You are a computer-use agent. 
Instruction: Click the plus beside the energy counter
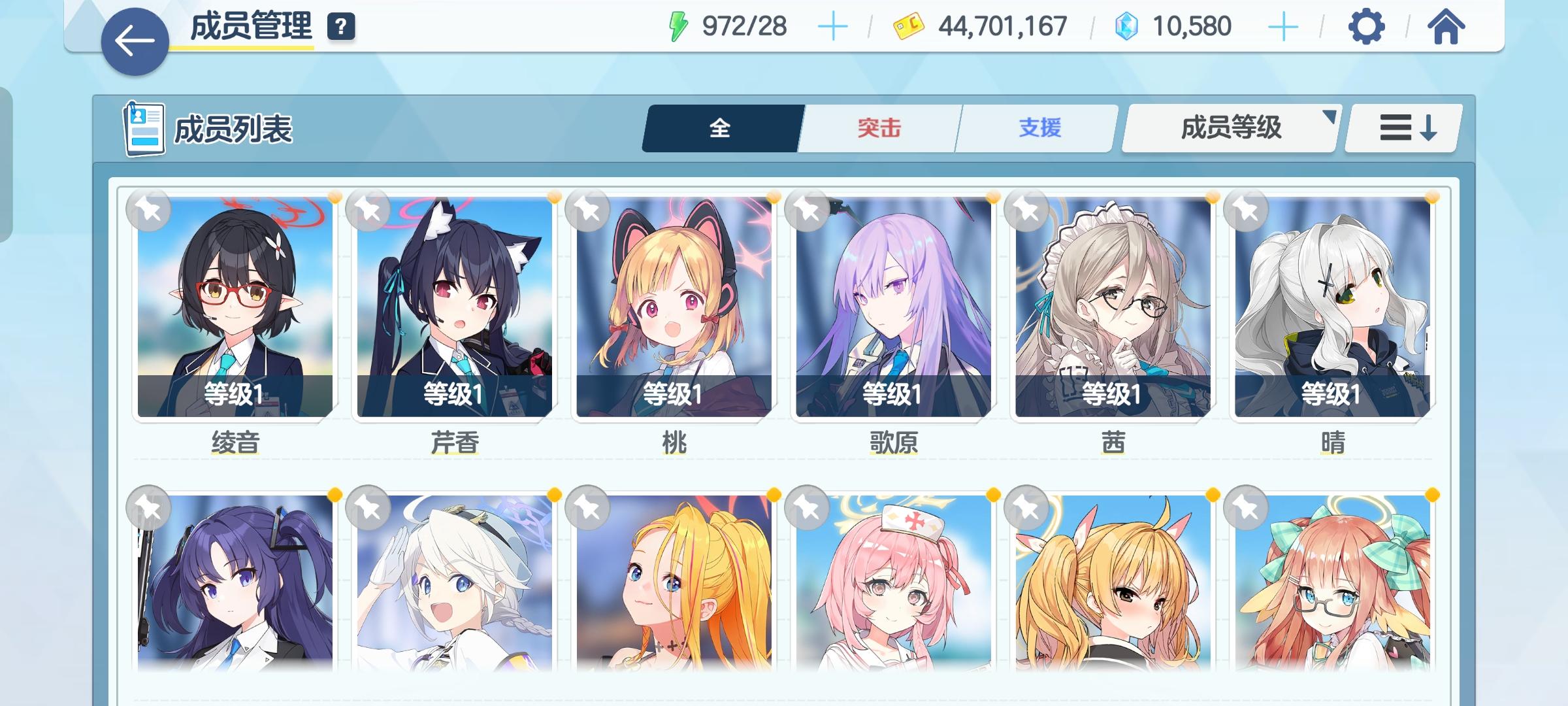(835, 25)
